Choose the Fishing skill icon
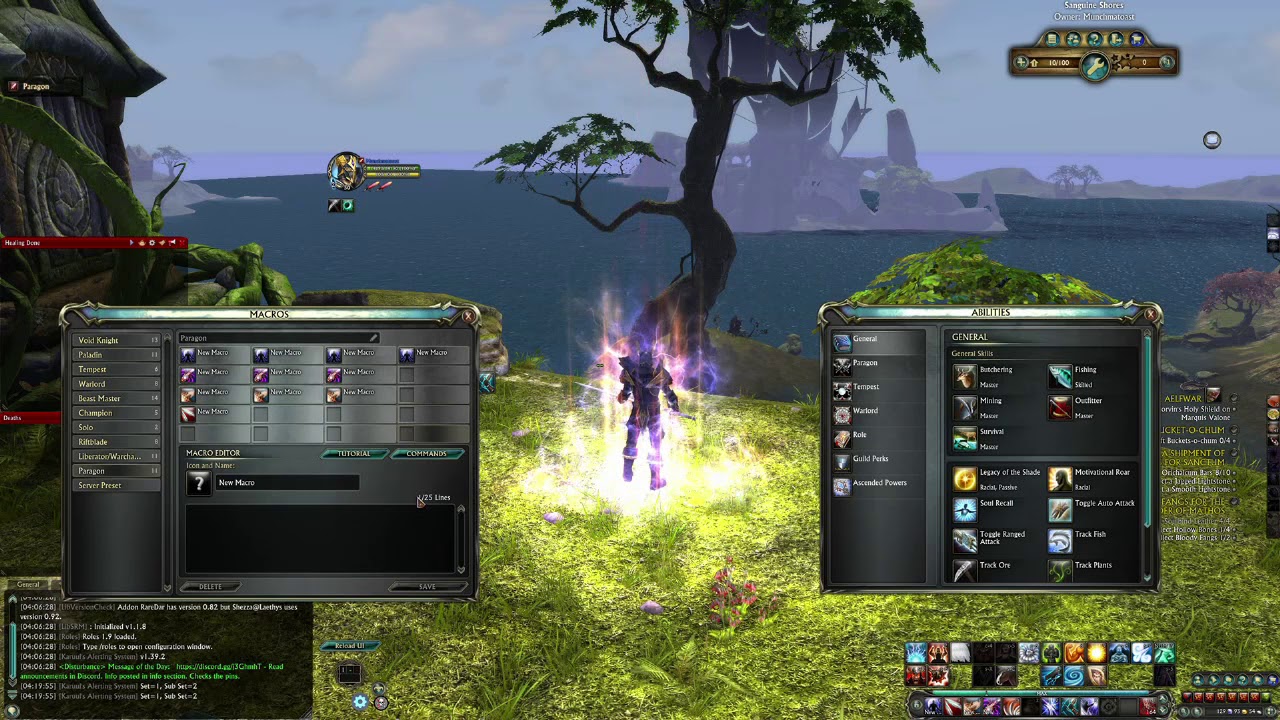The width and height of the screenshot is (1280, 720). 1060,376
